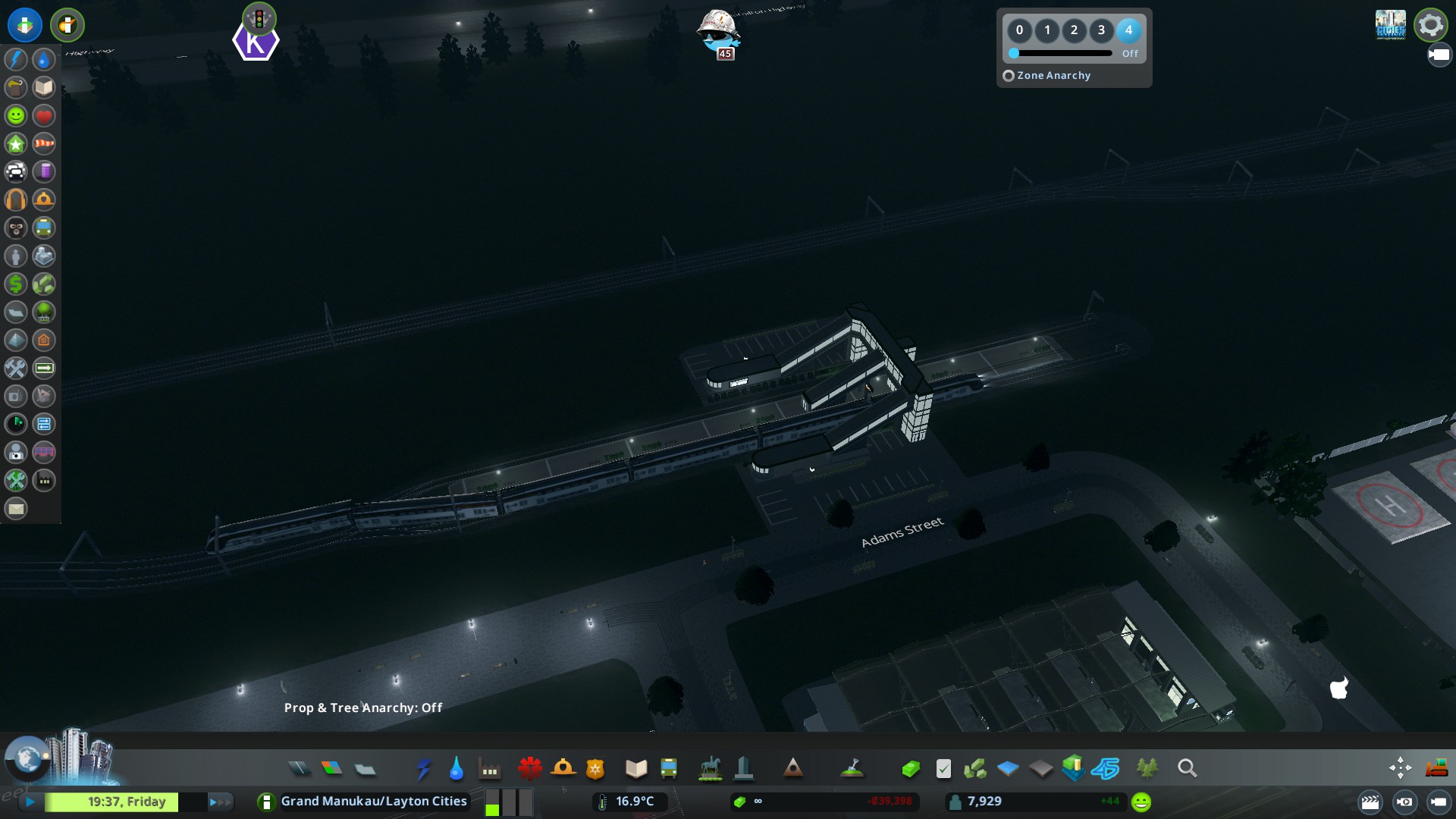The width and height of the screenshot is (1456, 819).
Task: Open the chirper hard-hat bird notifications
Action: click(717, 32)
